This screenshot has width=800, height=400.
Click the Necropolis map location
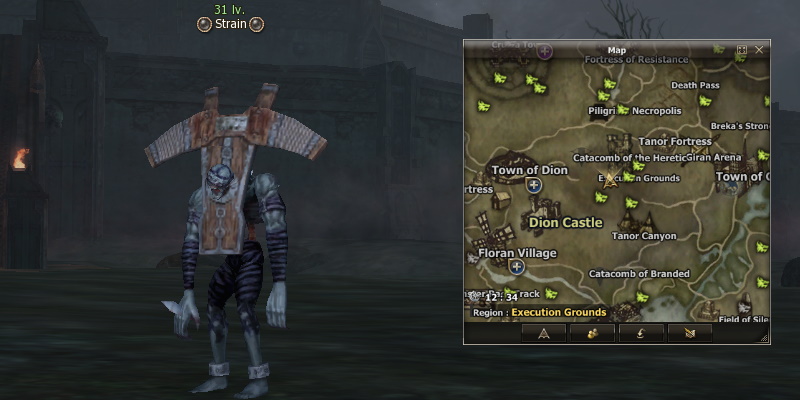656,110
